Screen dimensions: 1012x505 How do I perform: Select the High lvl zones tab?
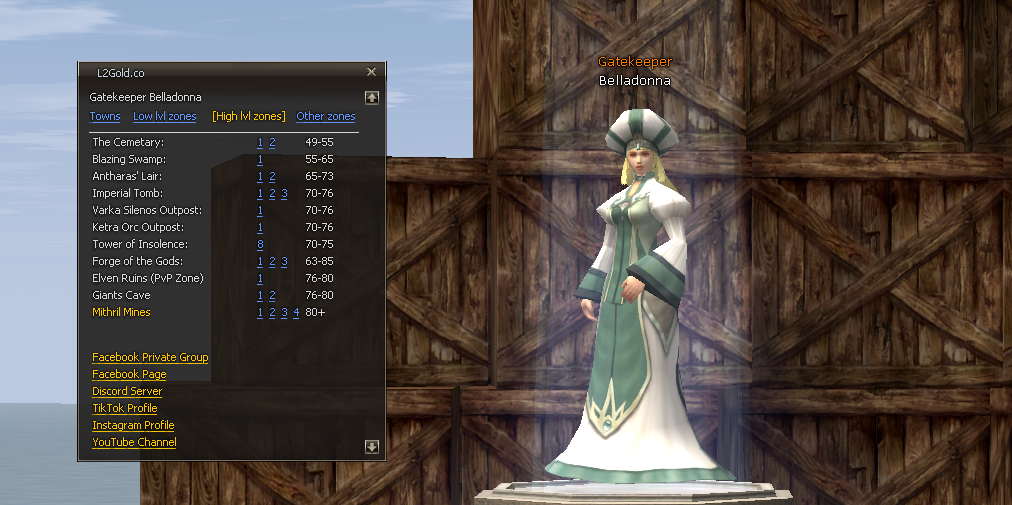pos(249,117)
